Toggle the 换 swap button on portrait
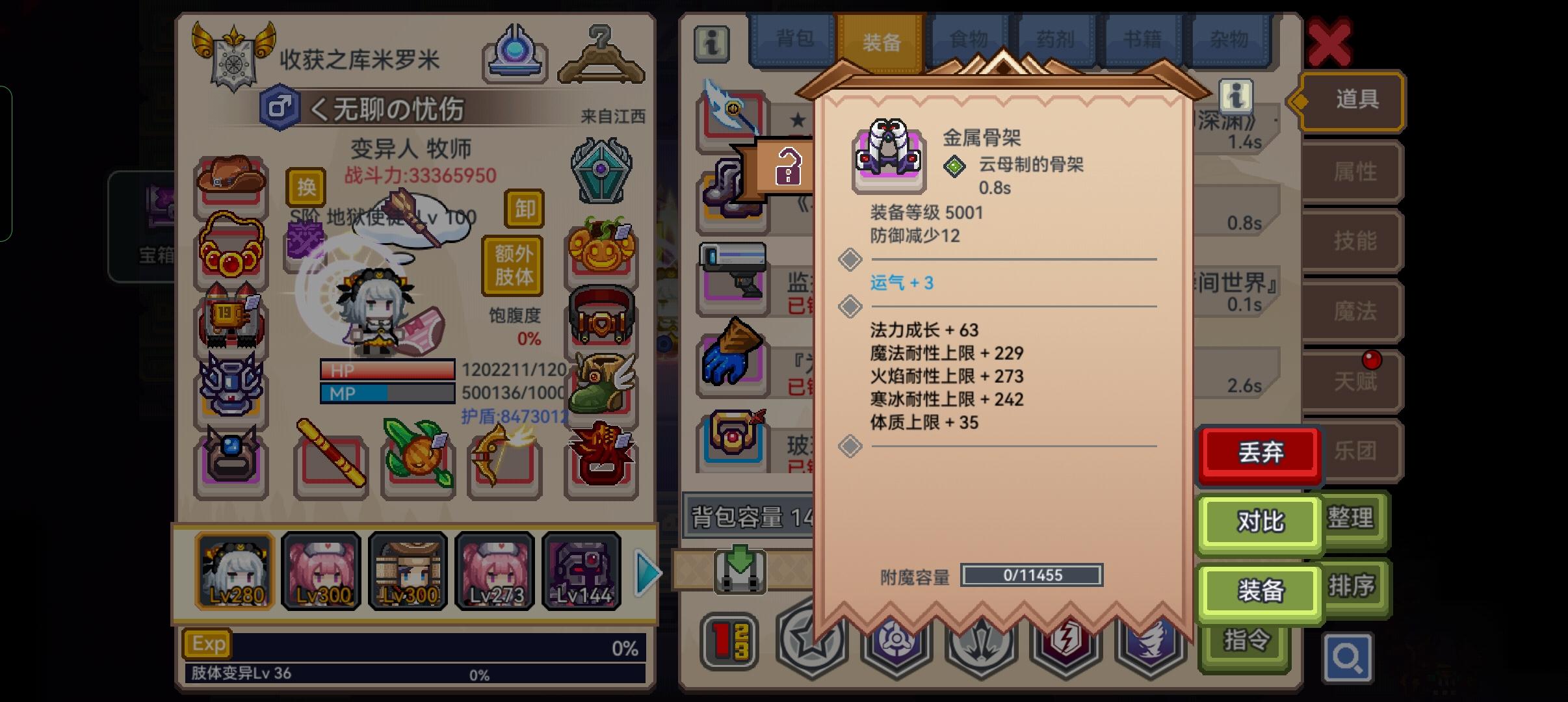1568x702 pixels. point(307,187)
